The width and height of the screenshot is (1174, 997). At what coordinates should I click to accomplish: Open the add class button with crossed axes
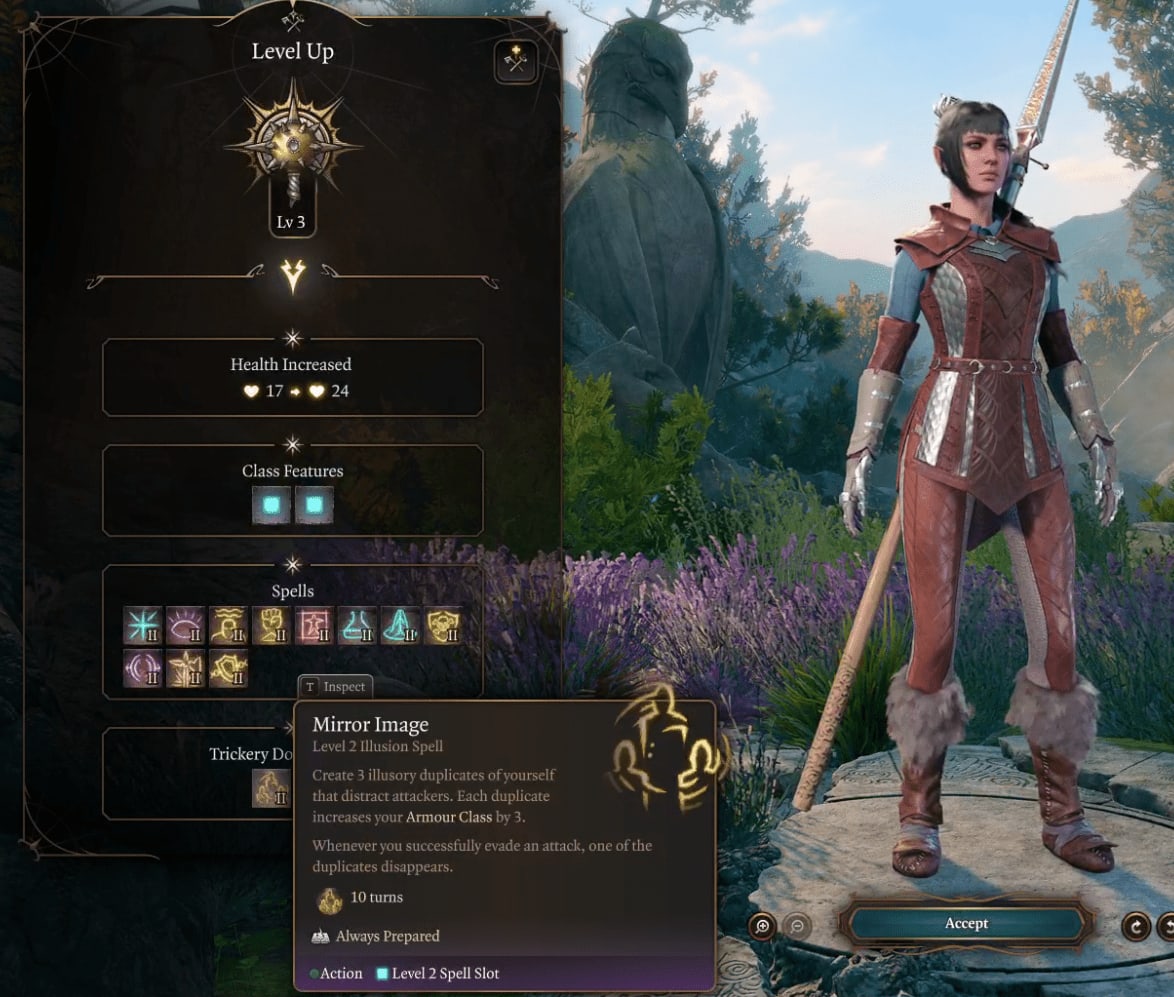click(x=516, y=62)
